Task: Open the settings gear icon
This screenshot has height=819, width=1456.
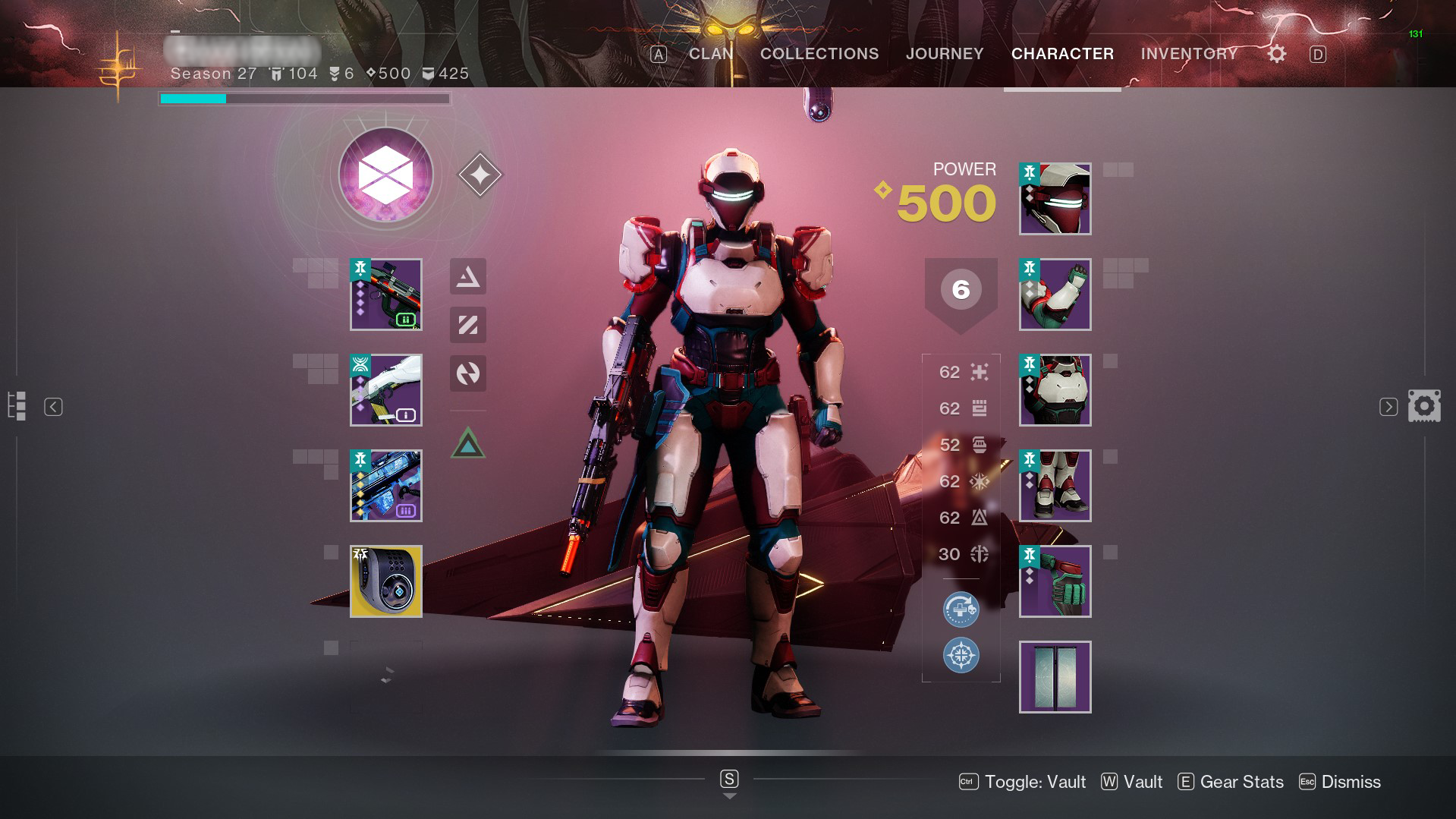Action: pos(1277,54)
